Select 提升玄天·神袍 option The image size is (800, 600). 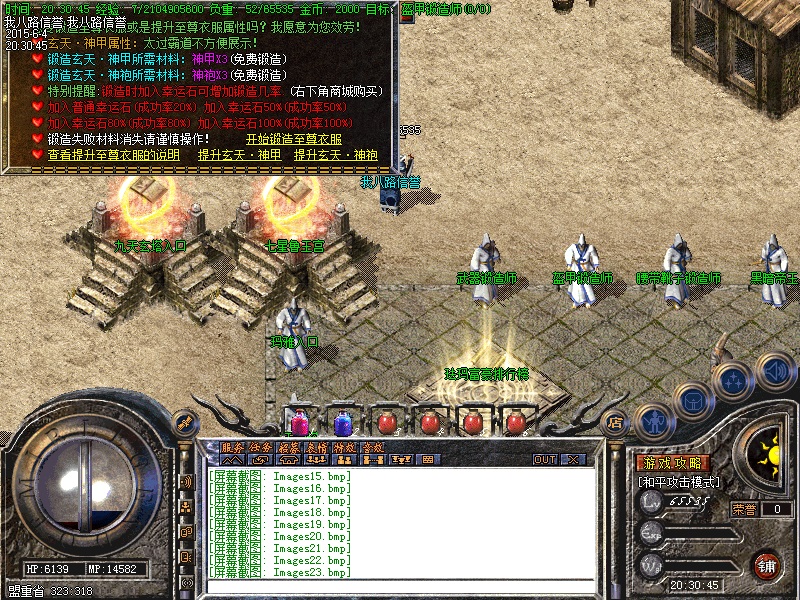[x=335, y=155]
